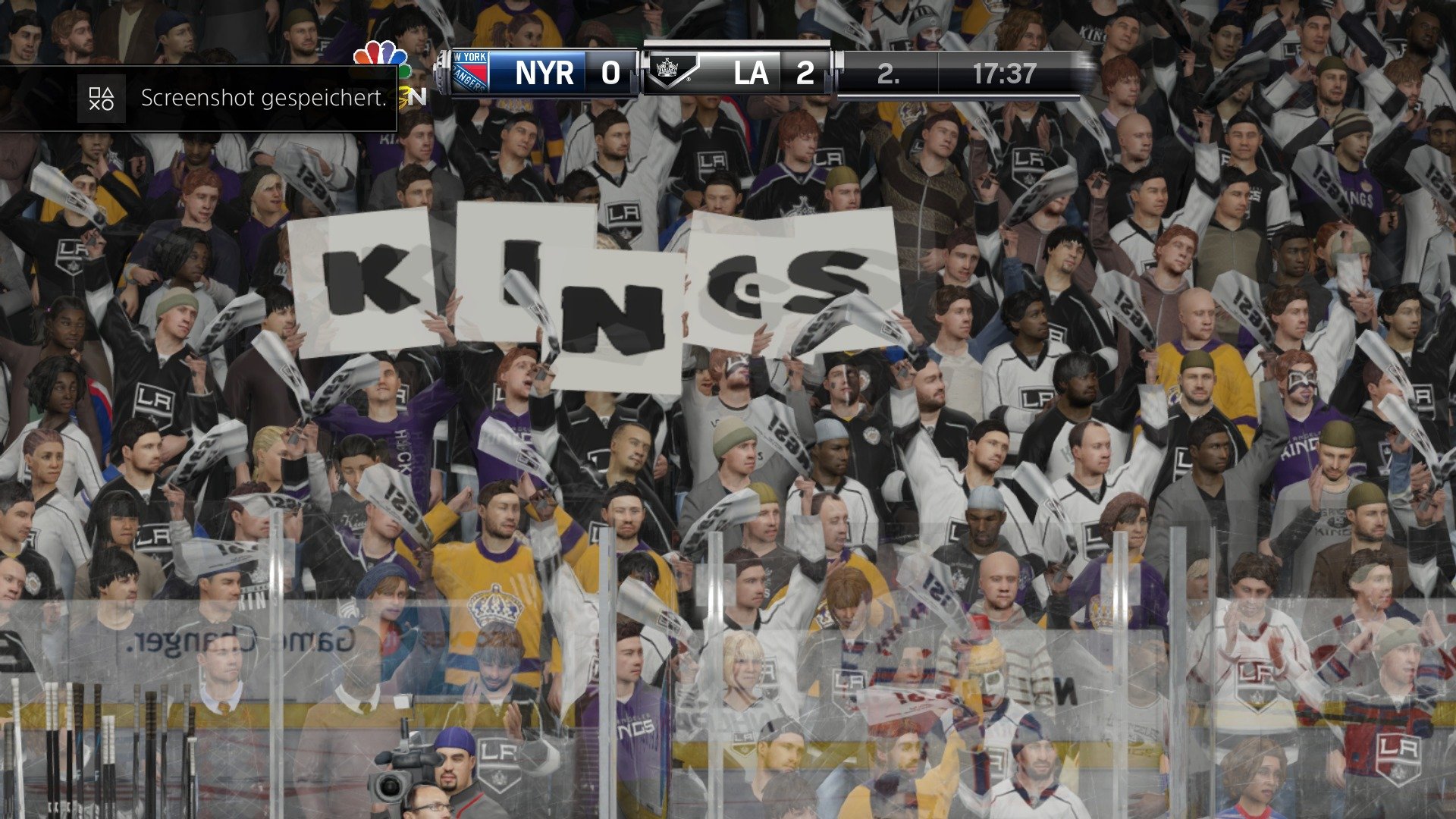Image resolution: width=1456 pixels, height=819 pixels.
Task: Toggle the period indicator showing 2.
Action: pos(884,74)
